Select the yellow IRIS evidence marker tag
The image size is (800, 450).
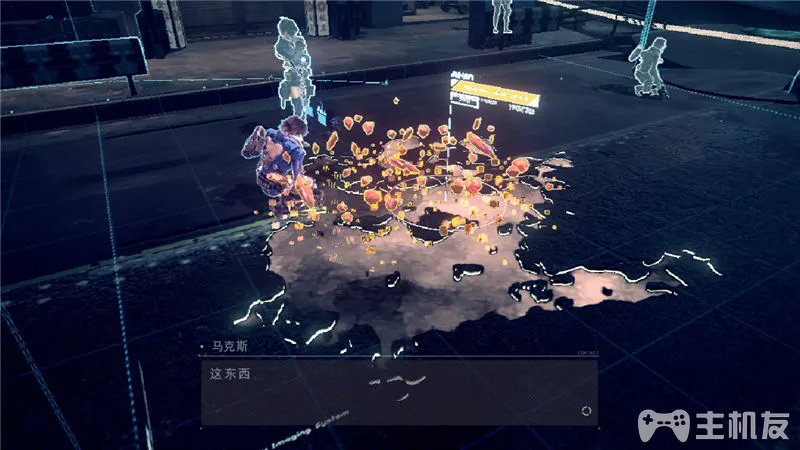click(x=494, y=99)
